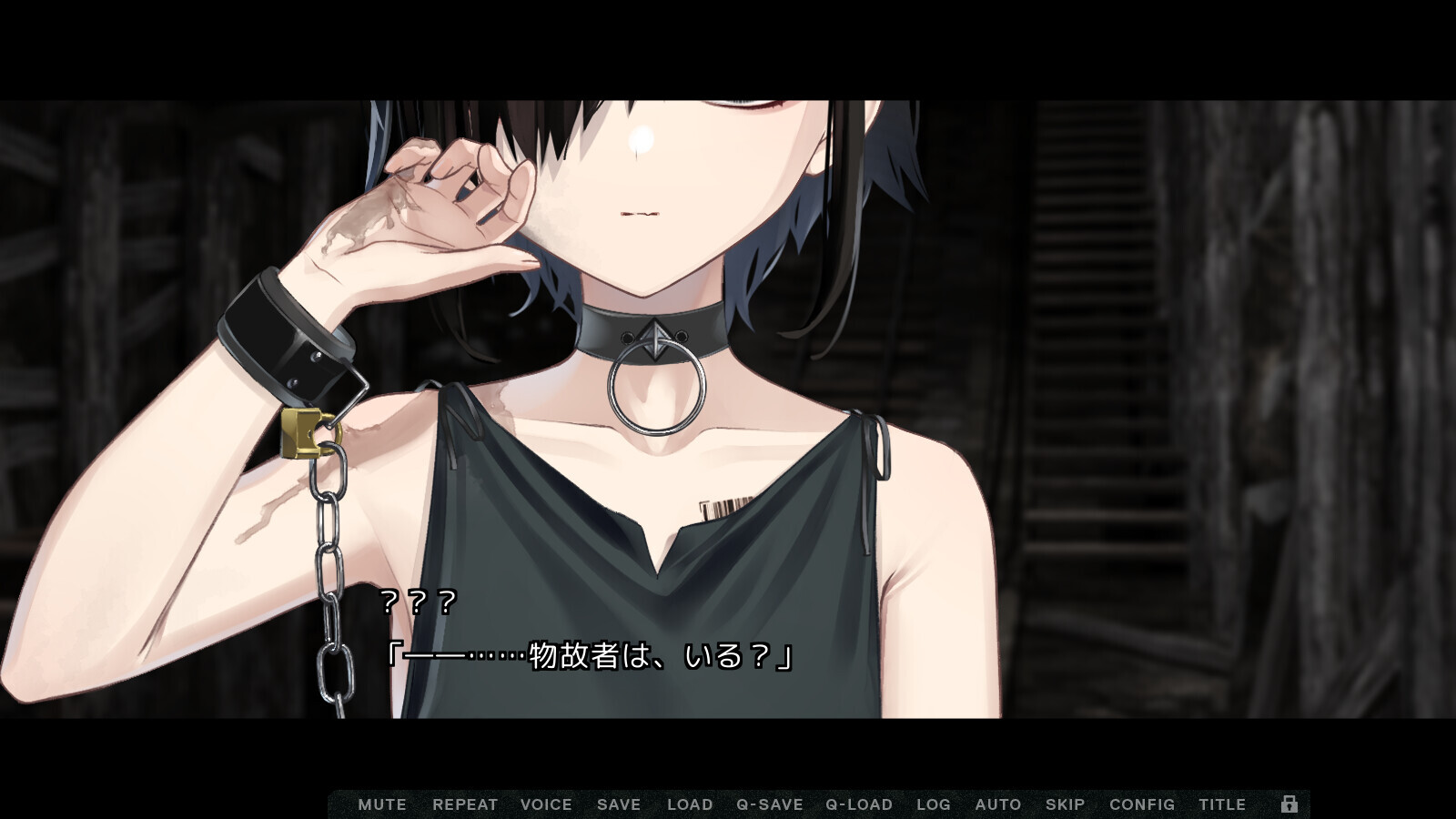Click the ？？？ speaker name label
Screen dimensions: 1456x819
[418, 602]
